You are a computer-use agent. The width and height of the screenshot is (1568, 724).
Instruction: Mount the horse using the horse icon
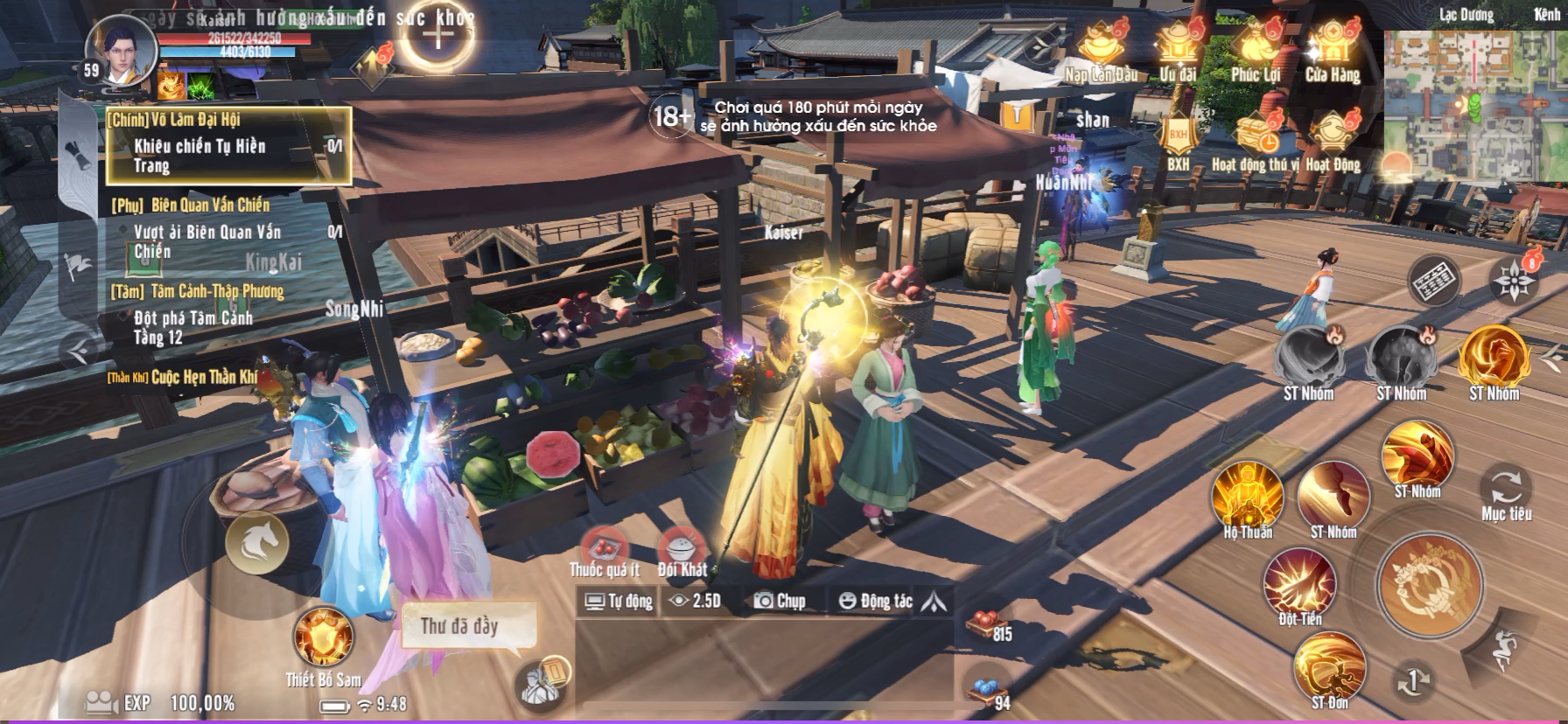coord(257,543)
